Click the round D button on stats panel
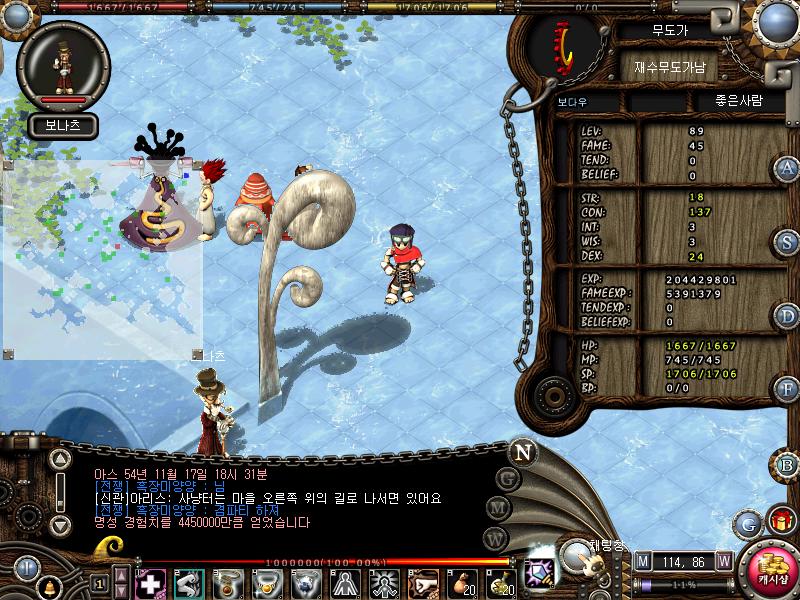This screenshot has height=600, width=800. (787, 316)
